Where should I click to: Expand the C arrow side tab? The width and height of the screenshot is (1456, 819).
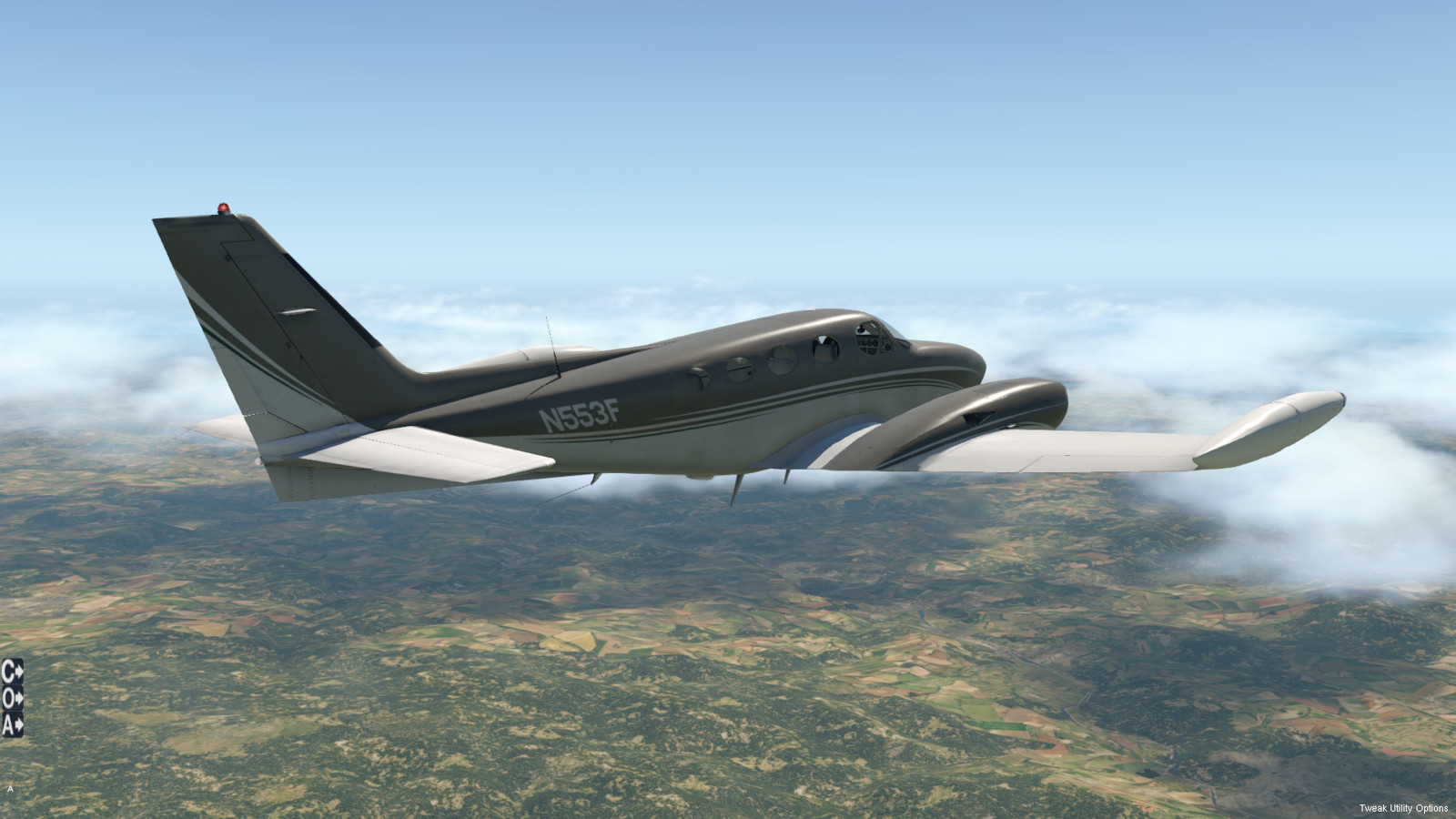[12, 672]
